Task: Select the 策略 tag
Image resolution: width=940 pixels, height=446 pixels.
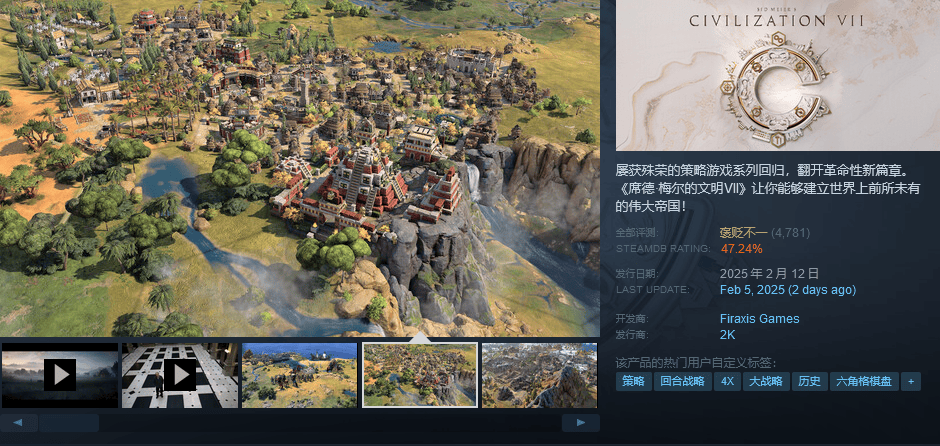Action: tap(633, 381)
